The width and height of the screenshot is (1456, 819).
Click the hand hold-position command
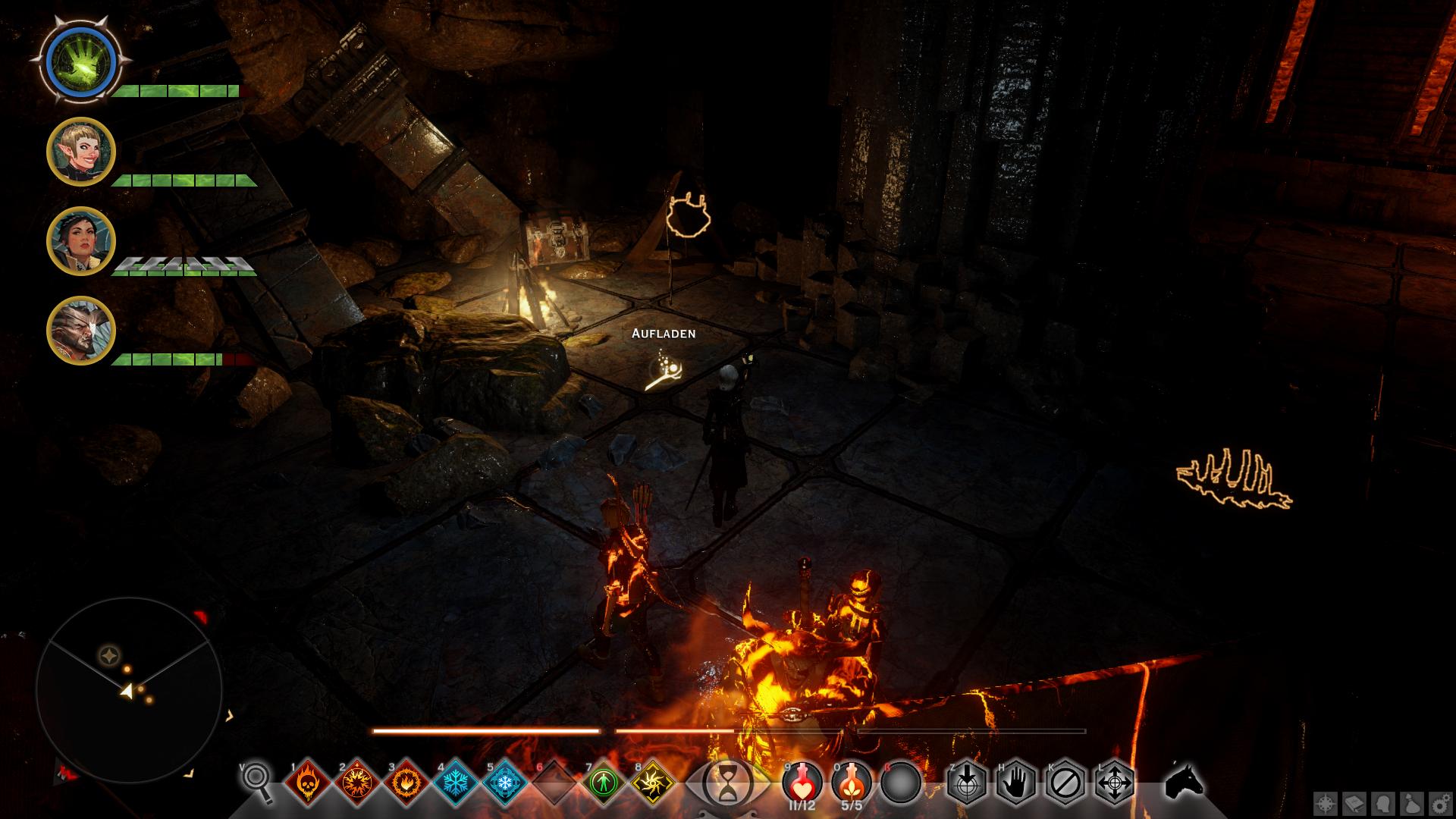[1016, 782]
